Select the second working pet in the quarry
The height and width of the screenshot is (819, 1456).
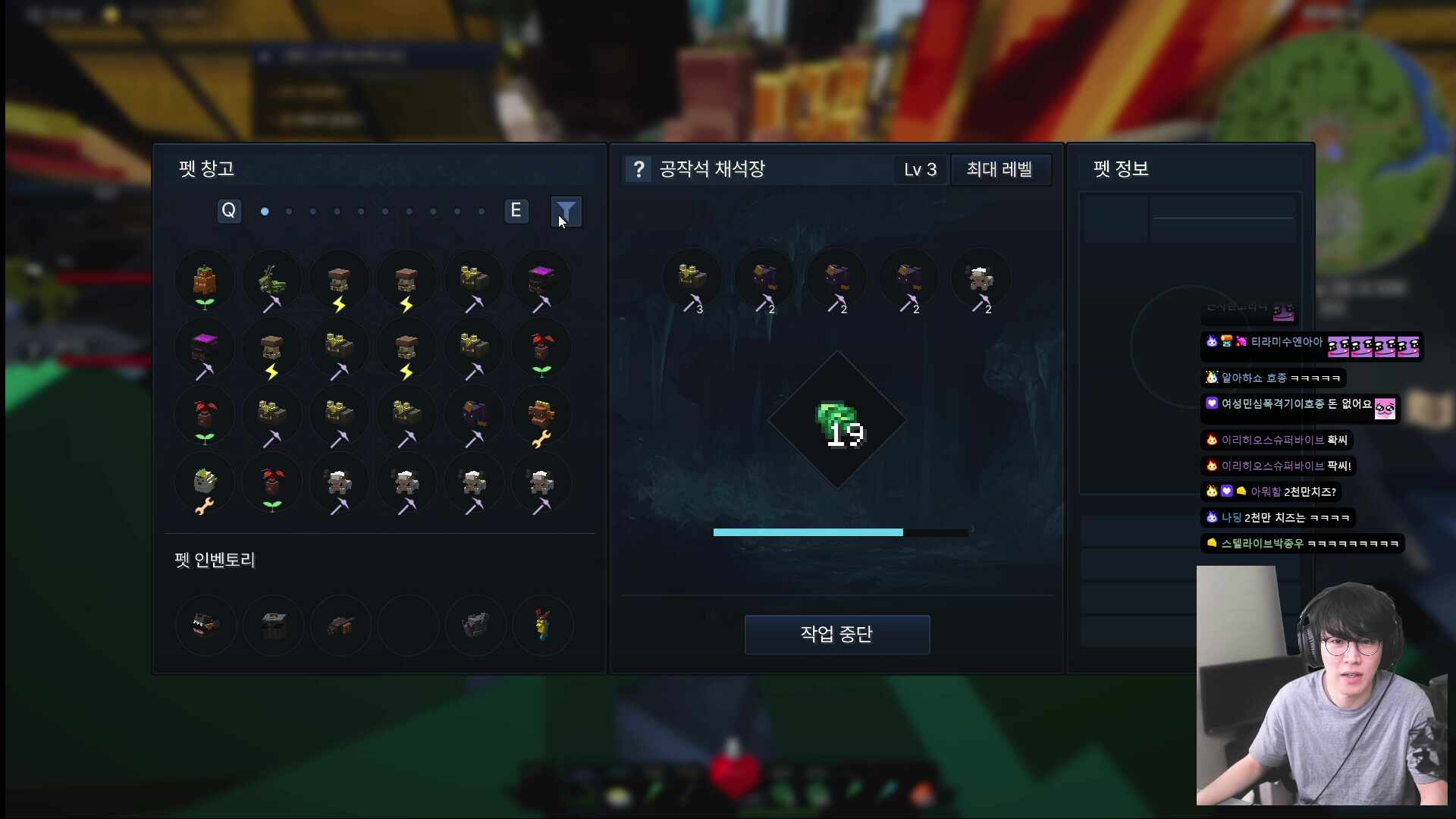click(764, 281)
